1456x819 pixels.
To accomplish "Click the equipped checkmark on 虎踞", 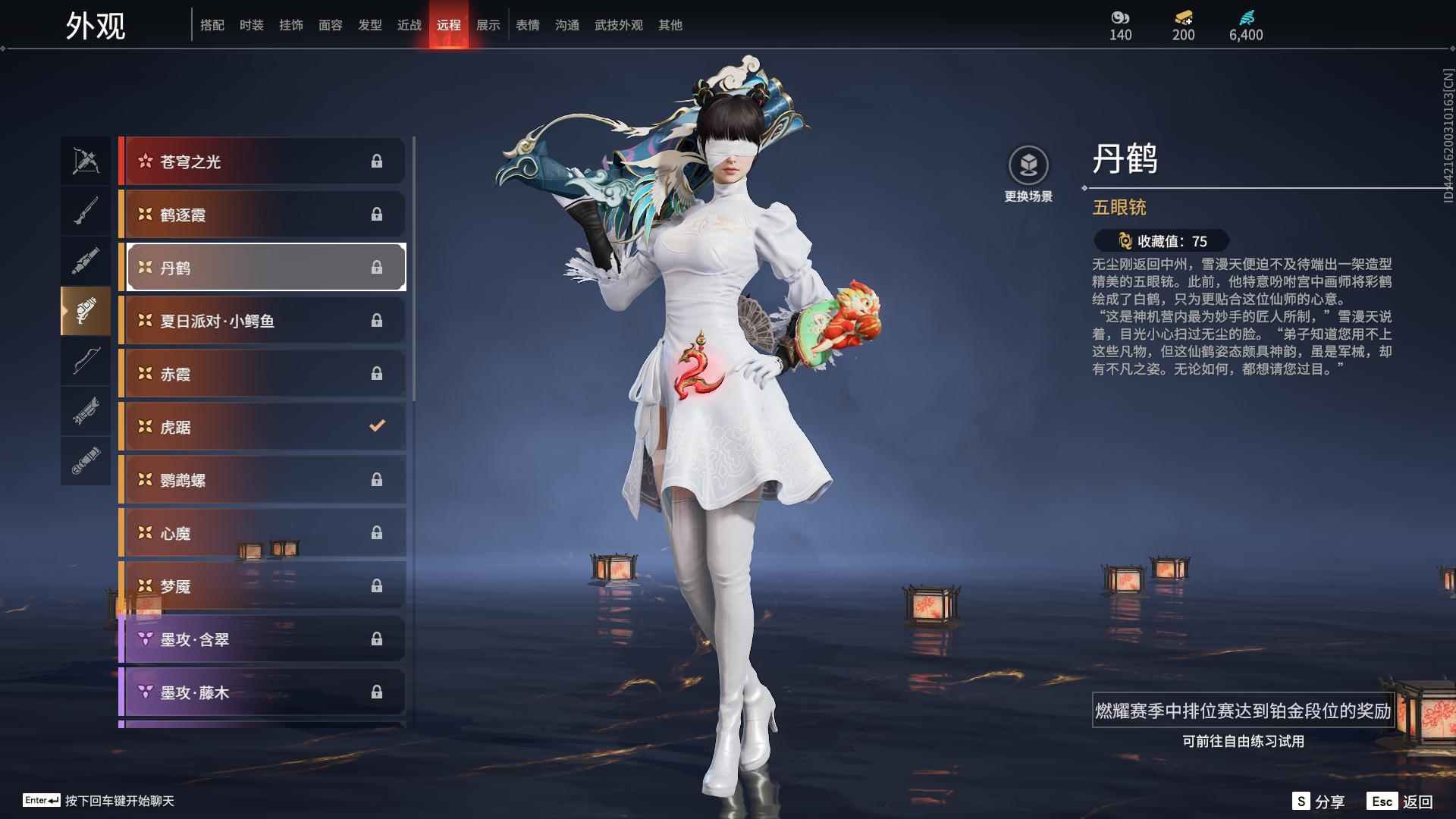I will [x=377, y=426].
